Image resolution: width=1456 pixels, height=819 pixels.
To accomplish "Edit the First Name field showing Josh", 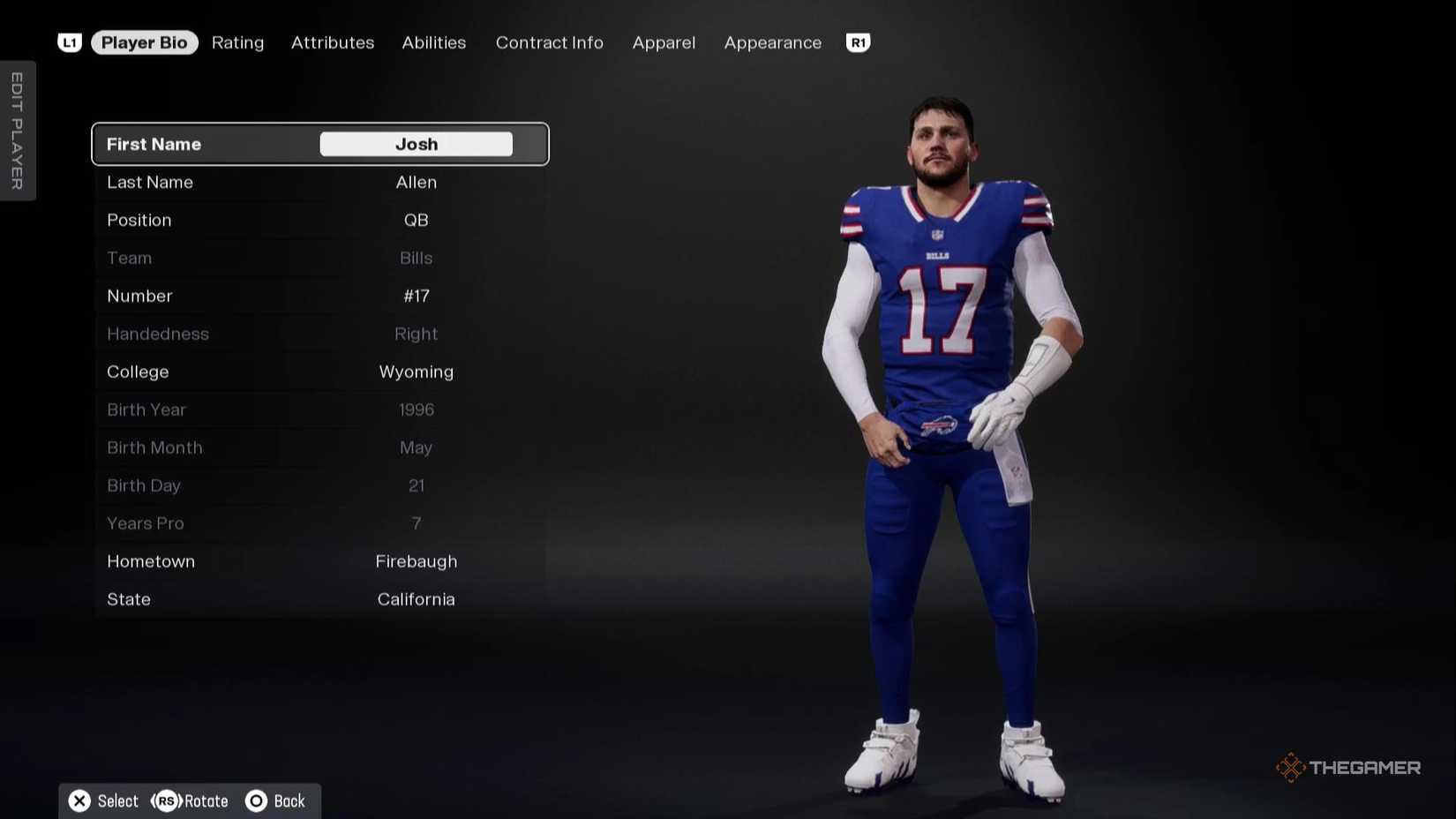I will tap(416, 144).
